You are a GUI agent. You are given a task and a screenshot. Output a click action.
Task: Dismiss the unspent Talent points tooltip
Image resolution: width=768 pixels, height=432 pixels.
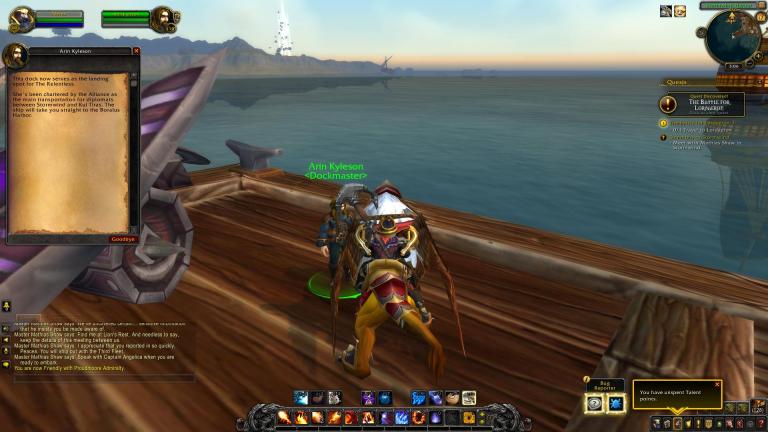(717, 385)
